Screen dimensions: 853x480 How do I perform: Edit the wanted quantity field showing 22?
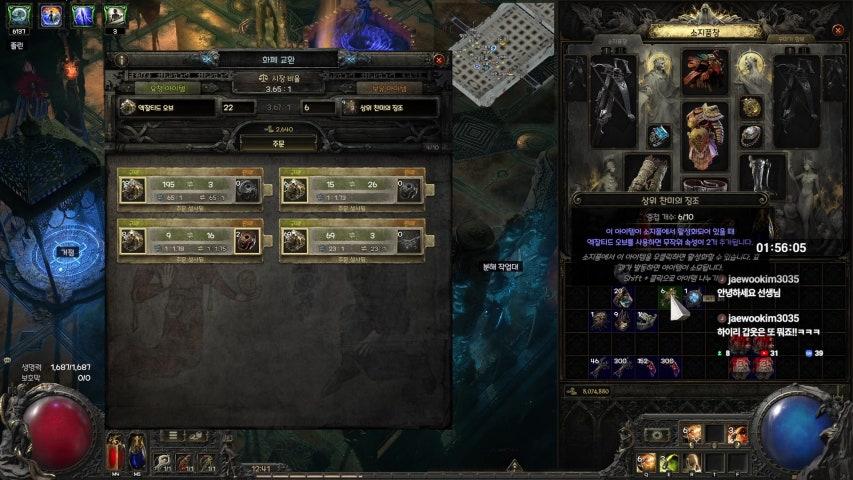click(x=238, y=107)
